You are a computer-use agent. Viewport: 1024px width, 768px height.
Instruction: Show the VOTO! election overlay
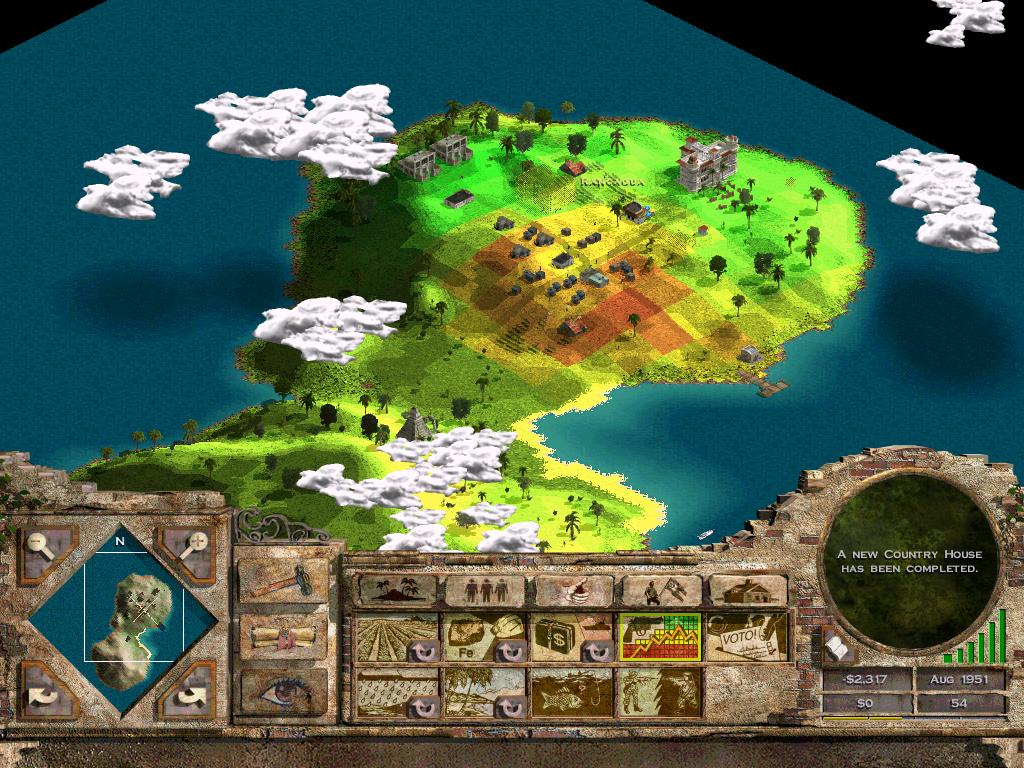coord(746,638)
